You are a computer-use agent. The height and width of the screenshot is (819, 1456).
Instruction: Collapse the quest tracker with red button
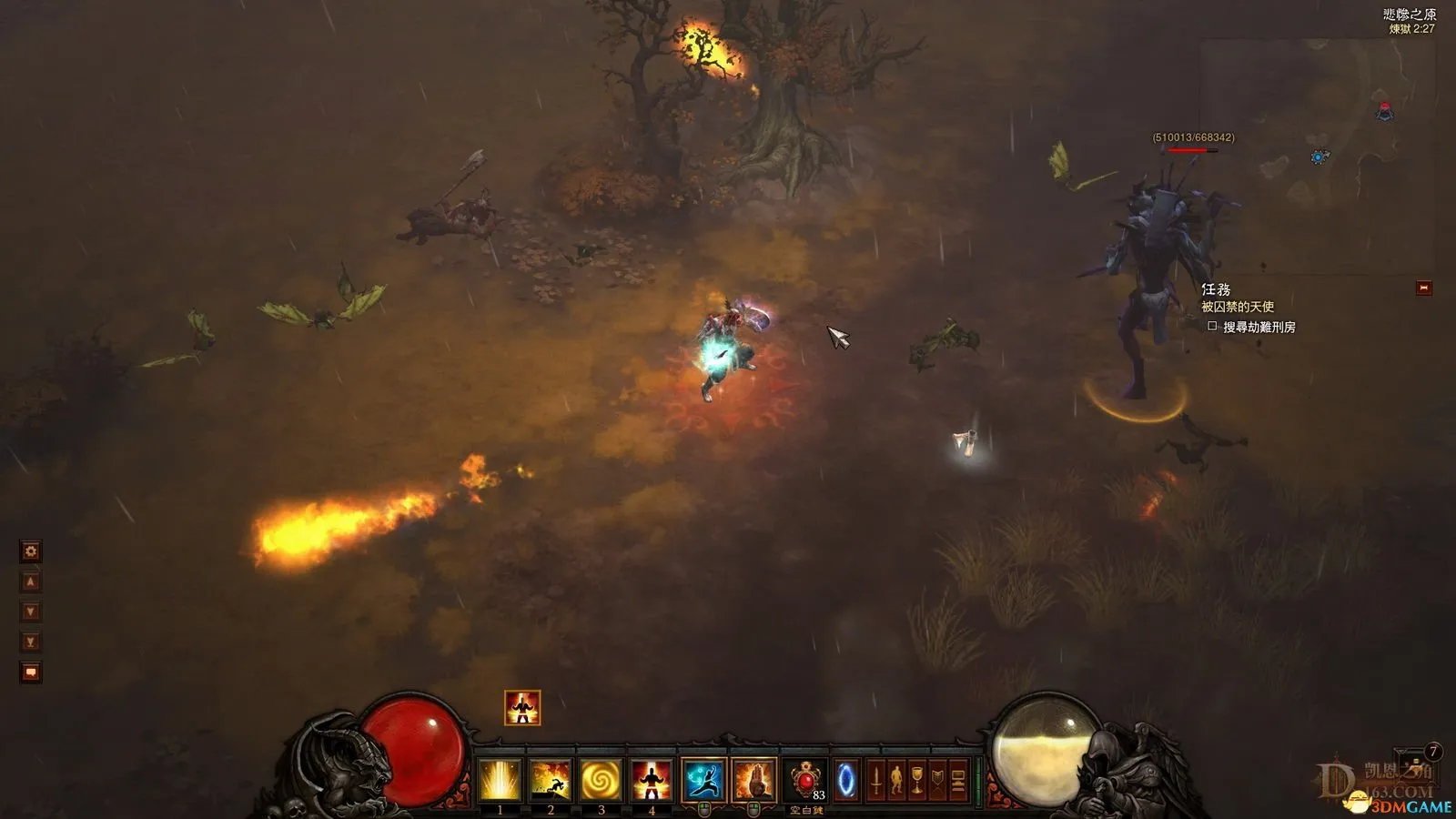[1424, 288]
